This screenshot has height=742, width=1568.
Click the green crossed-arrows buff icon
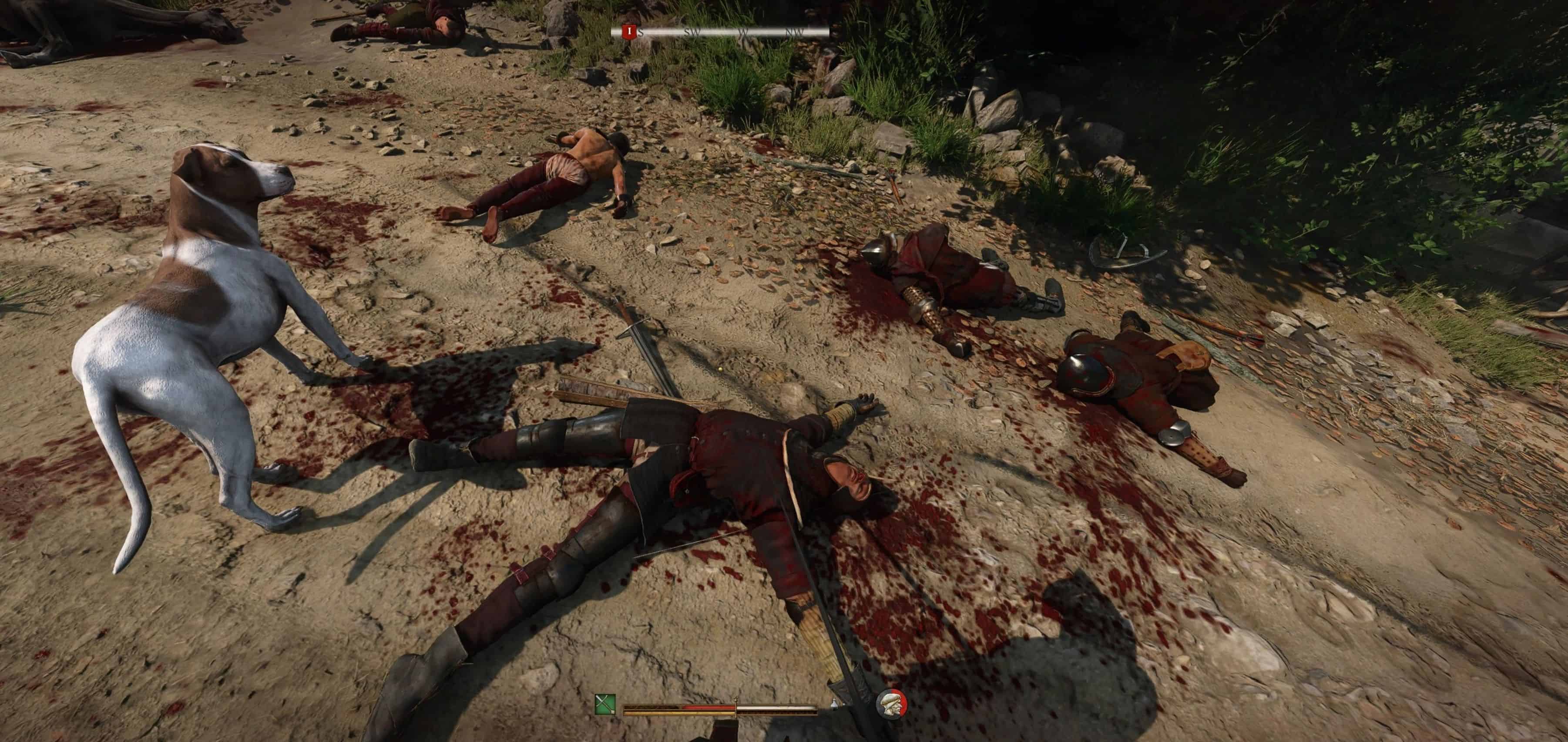(605, 705)
